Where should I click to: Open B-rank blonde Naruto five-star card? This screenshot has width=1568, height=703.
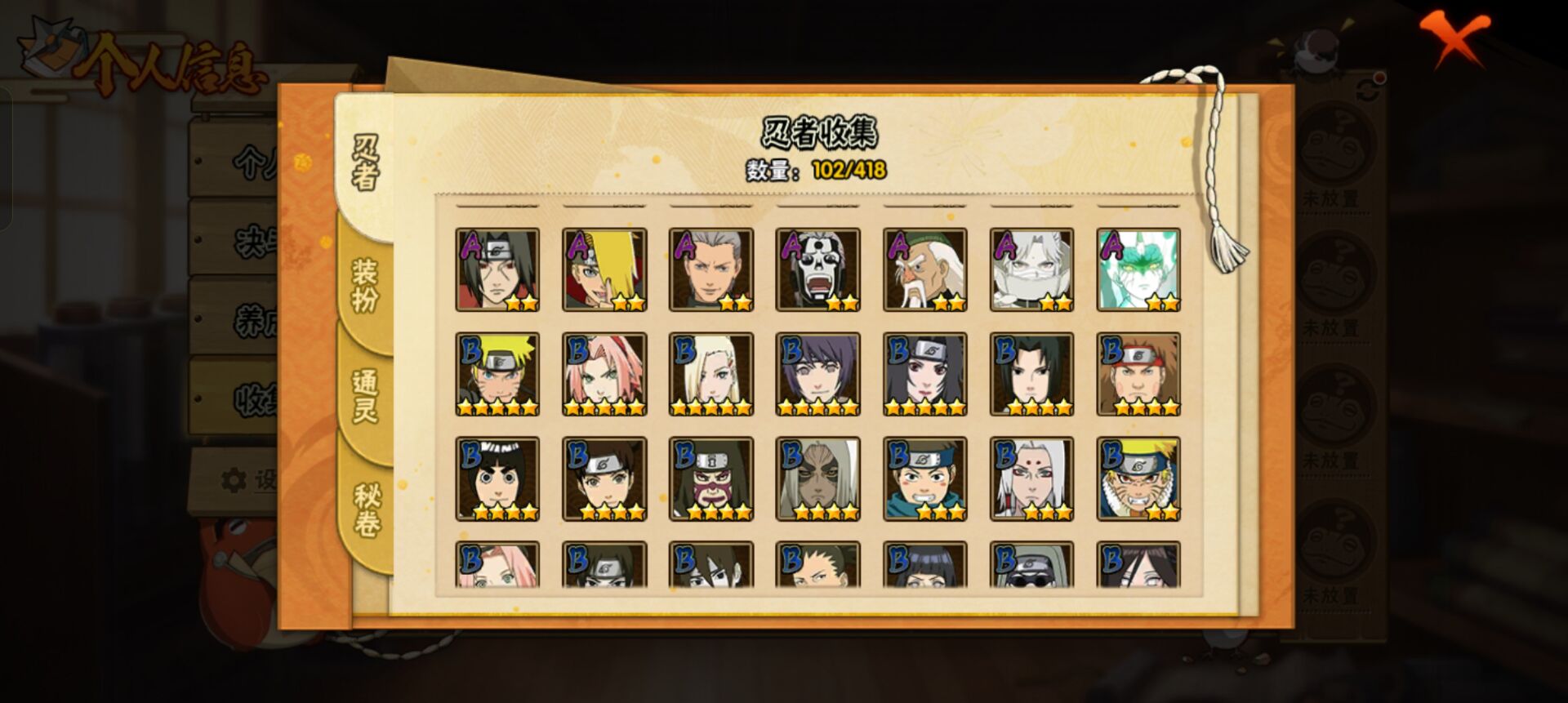point(497,374)
